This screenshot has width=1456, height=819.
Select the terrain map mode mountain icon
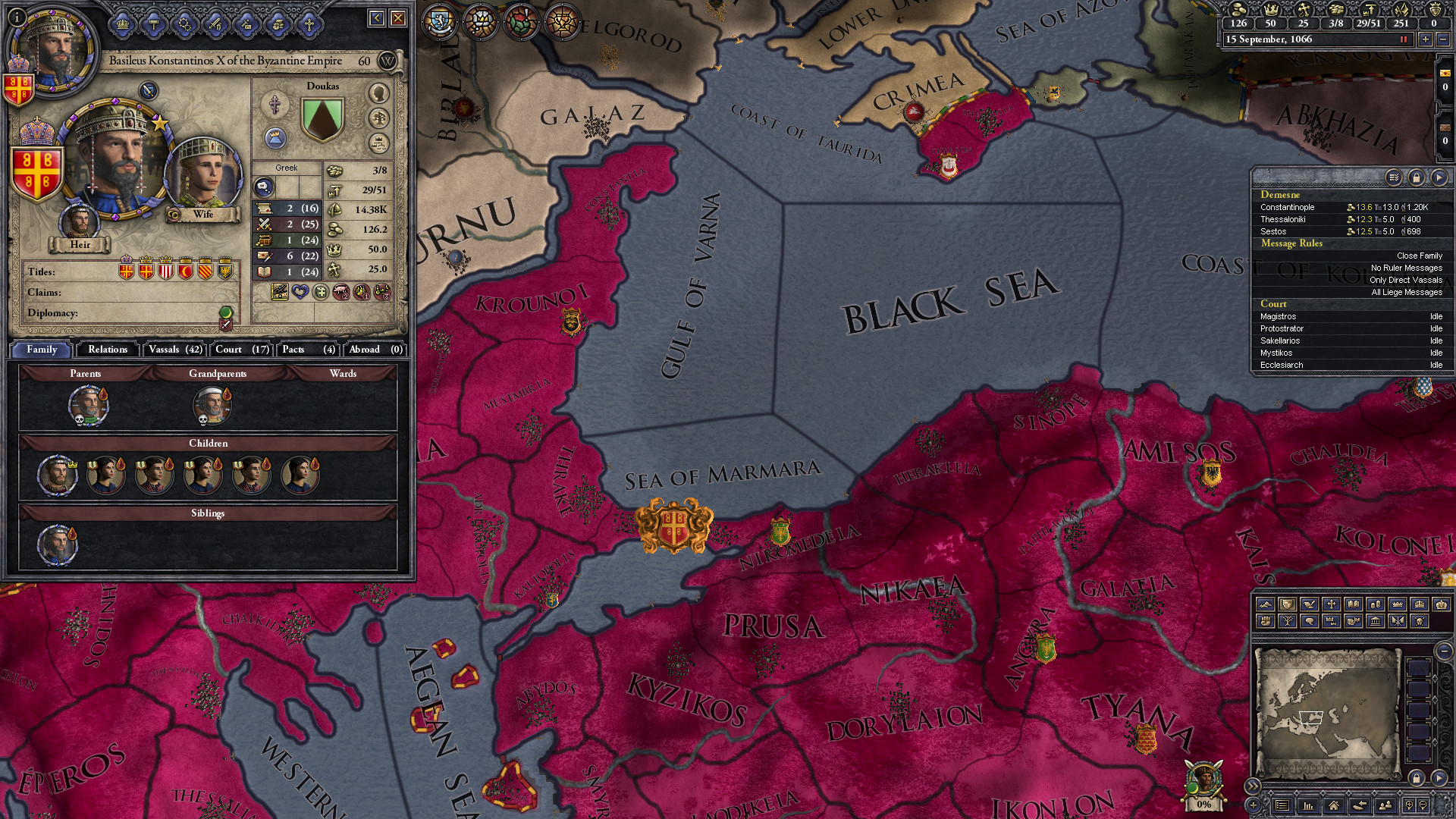click(1266, 604)
